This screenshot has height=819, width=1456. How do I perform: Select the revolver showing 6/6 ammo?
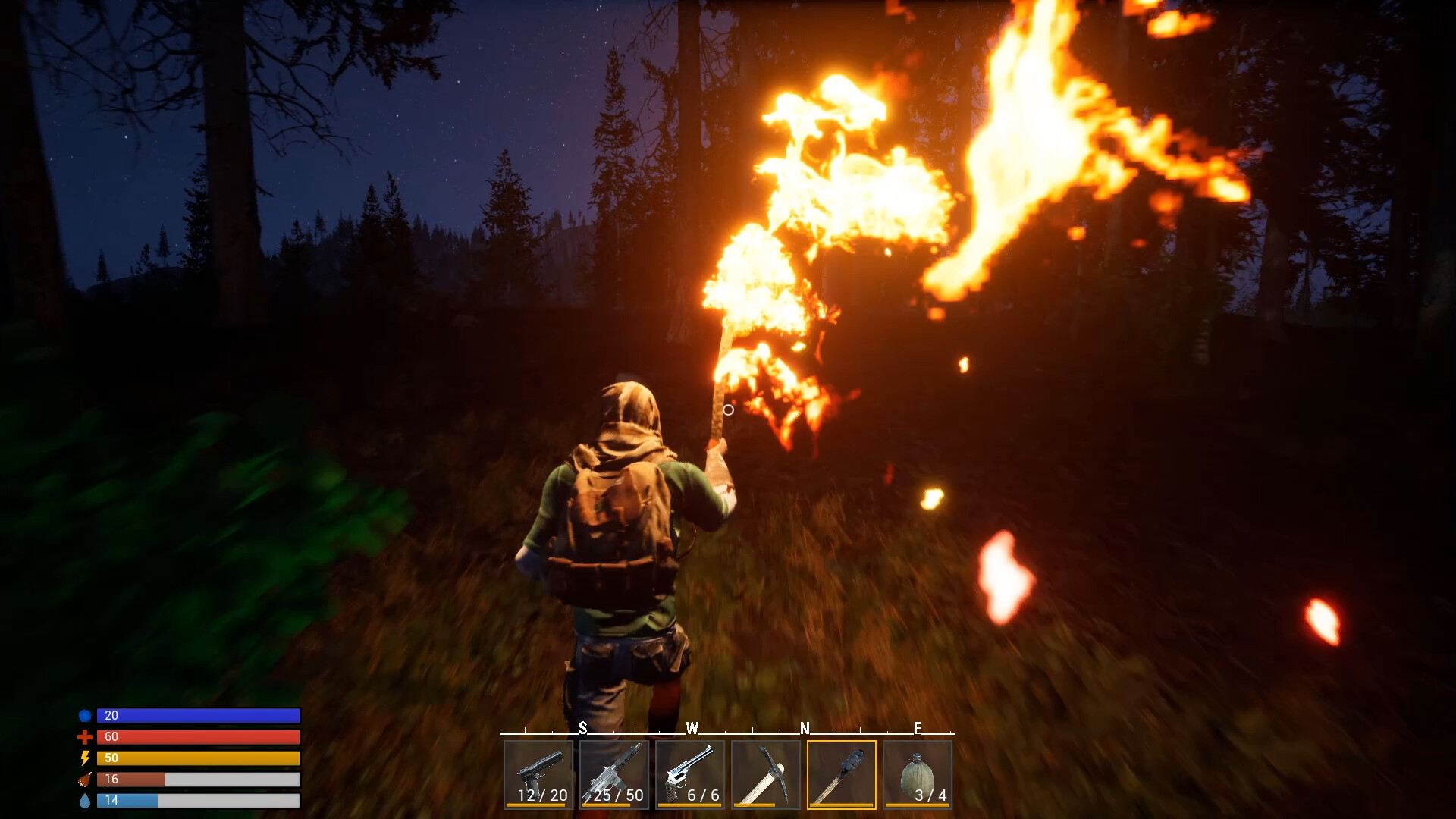pyautogui.click(x=691, y=773)
